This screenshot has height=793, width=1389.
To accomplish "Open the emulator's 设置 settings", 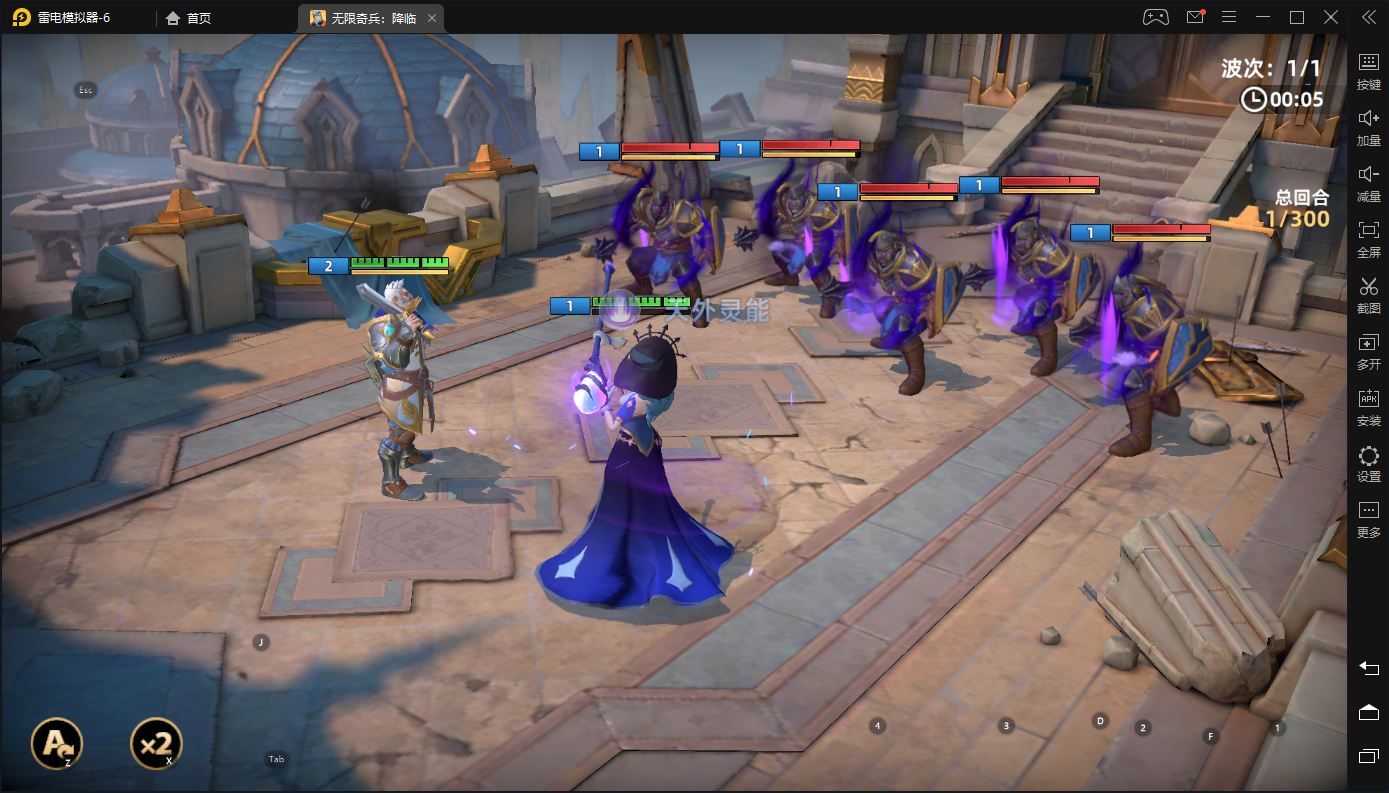I will coord(1368,463).
